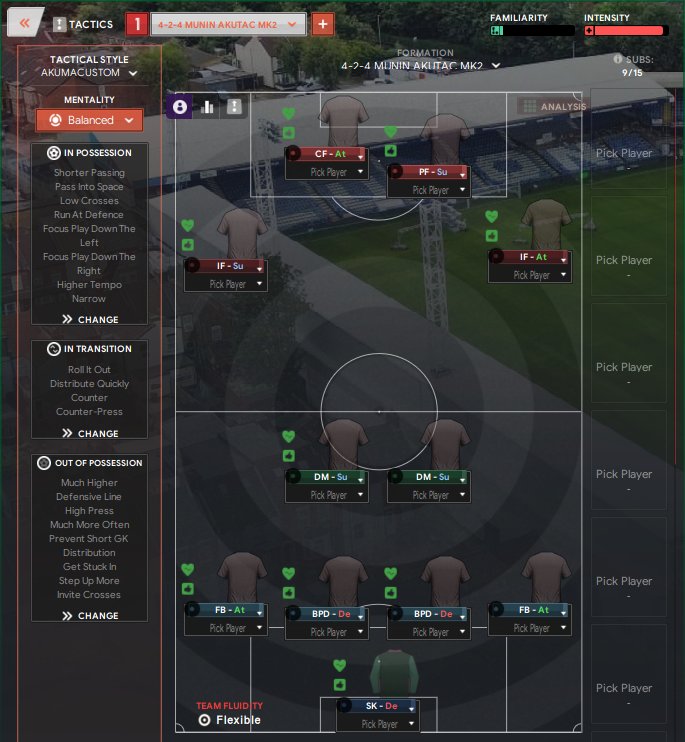Change the Balanced mentality setting

(x=90, y=120)
